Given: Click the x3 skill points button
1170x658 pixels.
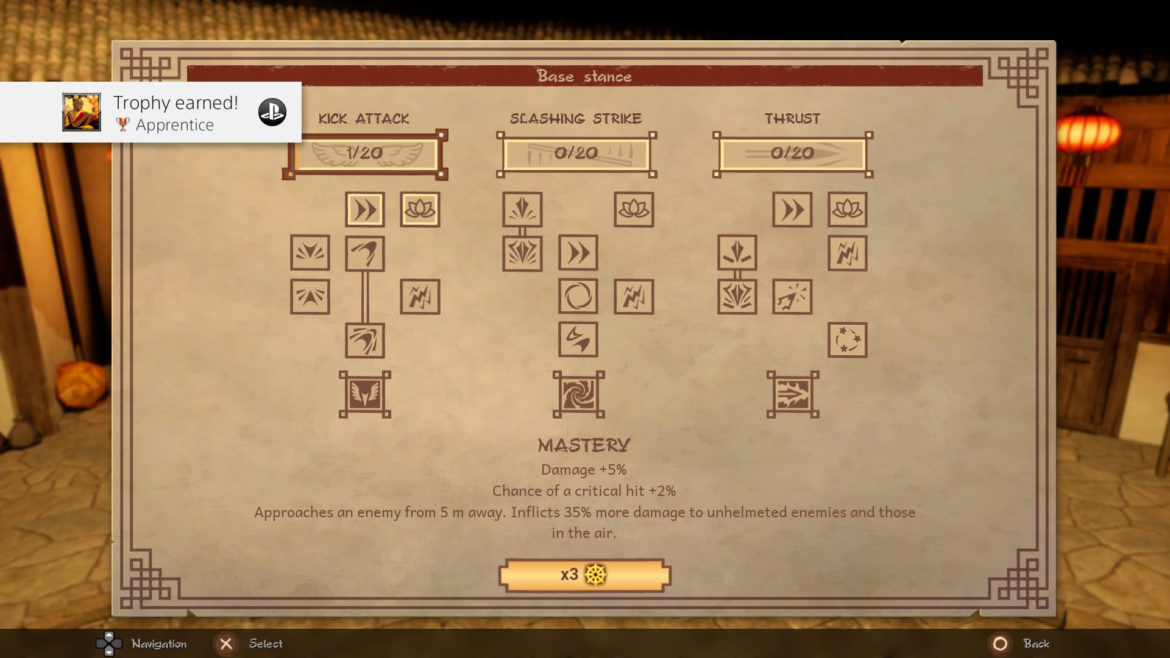Looking at the screenshot, I should click(x=584, y=575).
